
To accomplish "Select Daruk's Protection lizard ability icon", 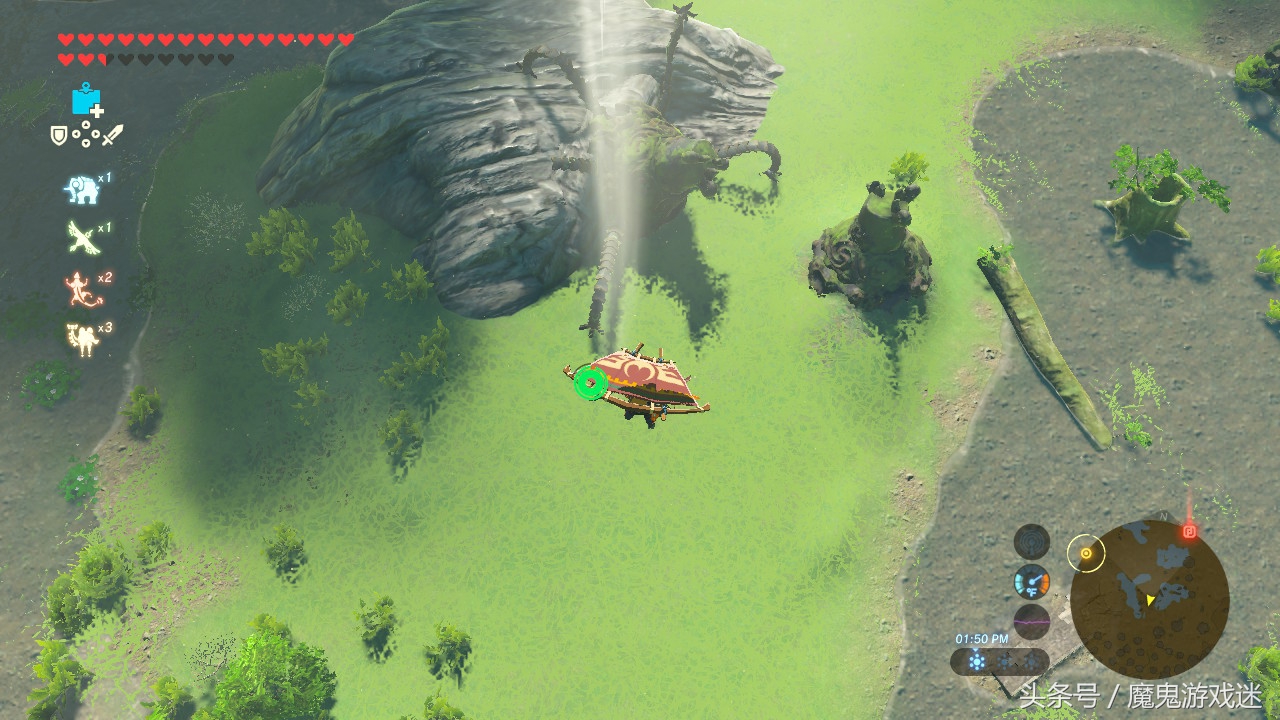I will pyautogui.click(x=79, y=289).
